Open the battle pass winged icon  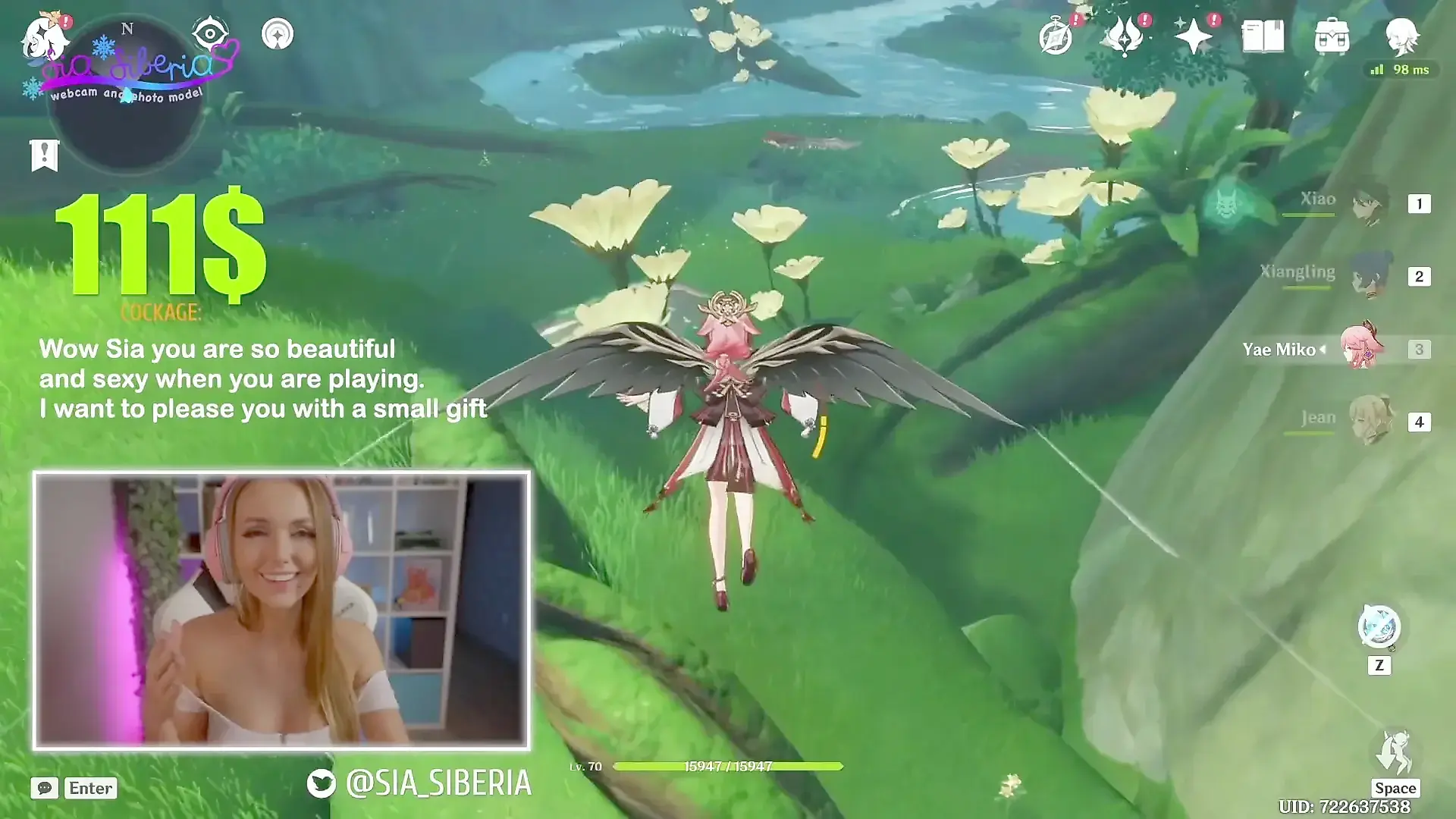tap(1124, 36)
